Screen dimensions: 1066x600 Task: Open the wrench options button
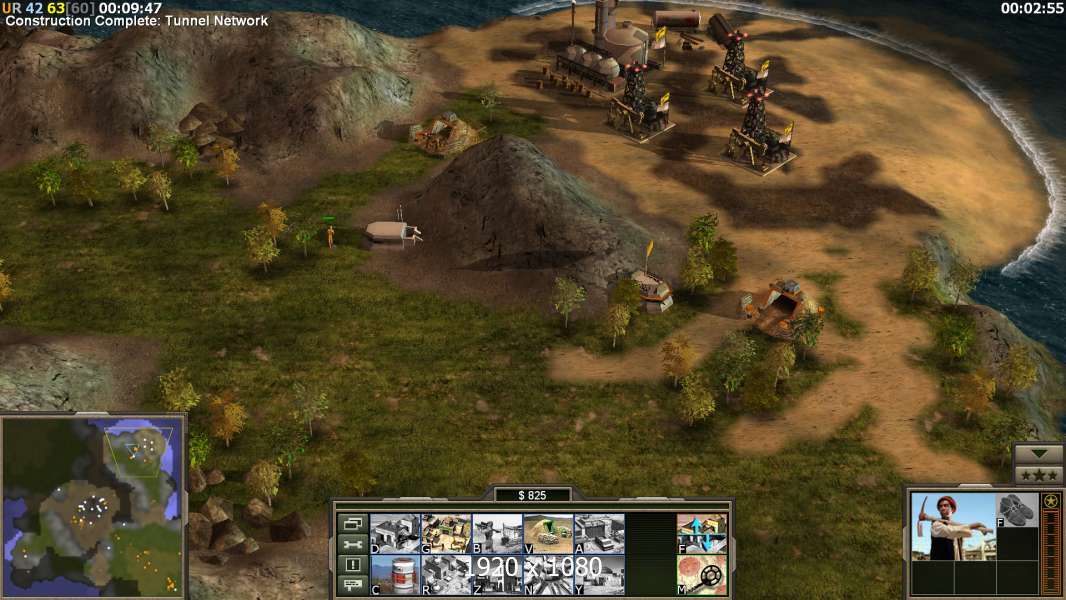352,544
